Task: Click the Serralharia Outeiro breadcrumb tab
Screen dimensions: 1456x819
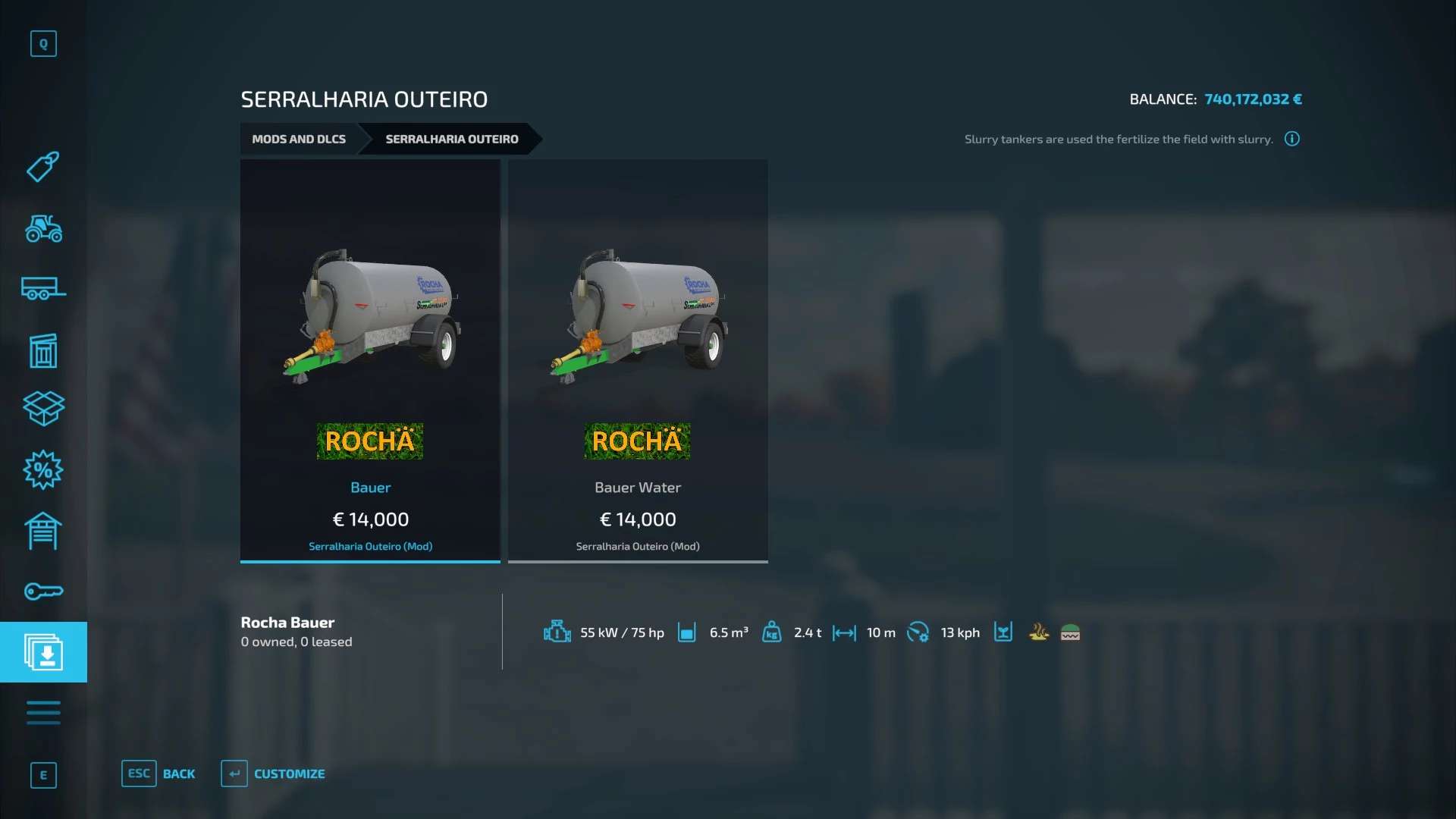Action: [451, 140]
